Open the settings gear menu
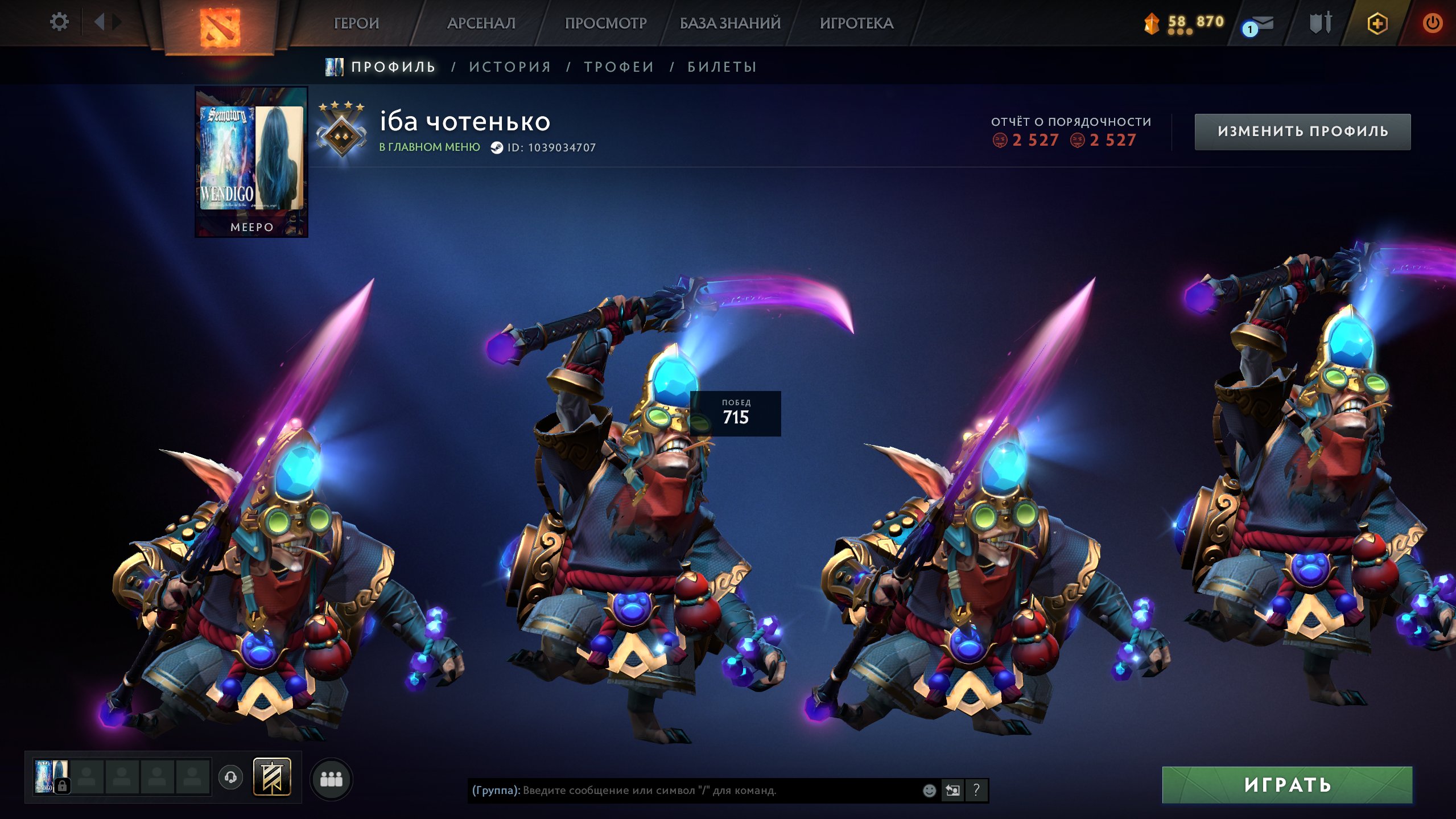This screenshot has height=819, width=1456. pos(59,22)
